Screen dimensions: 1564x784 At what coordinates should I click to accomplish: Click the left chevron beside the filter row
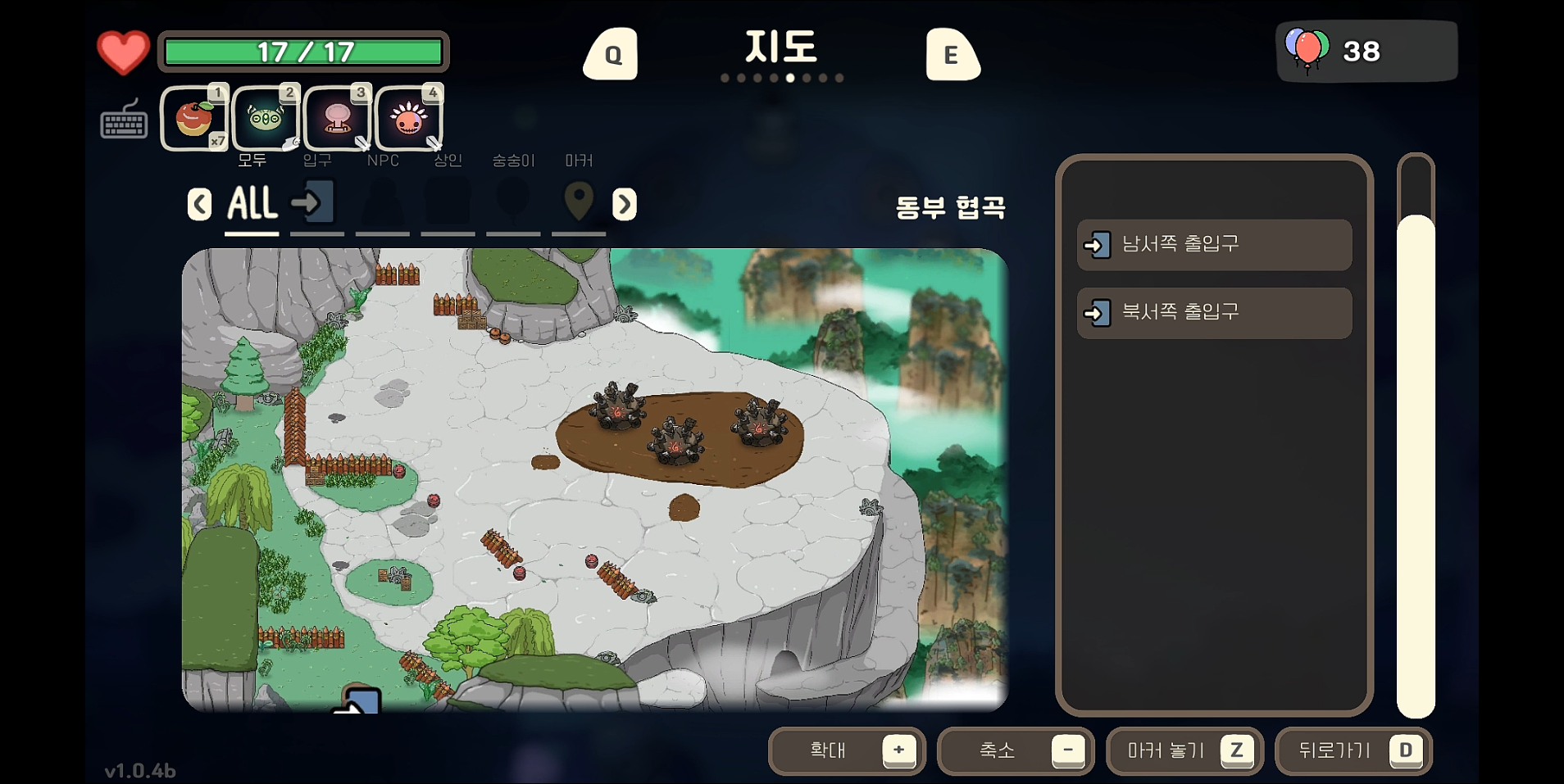tap(199, 204)
